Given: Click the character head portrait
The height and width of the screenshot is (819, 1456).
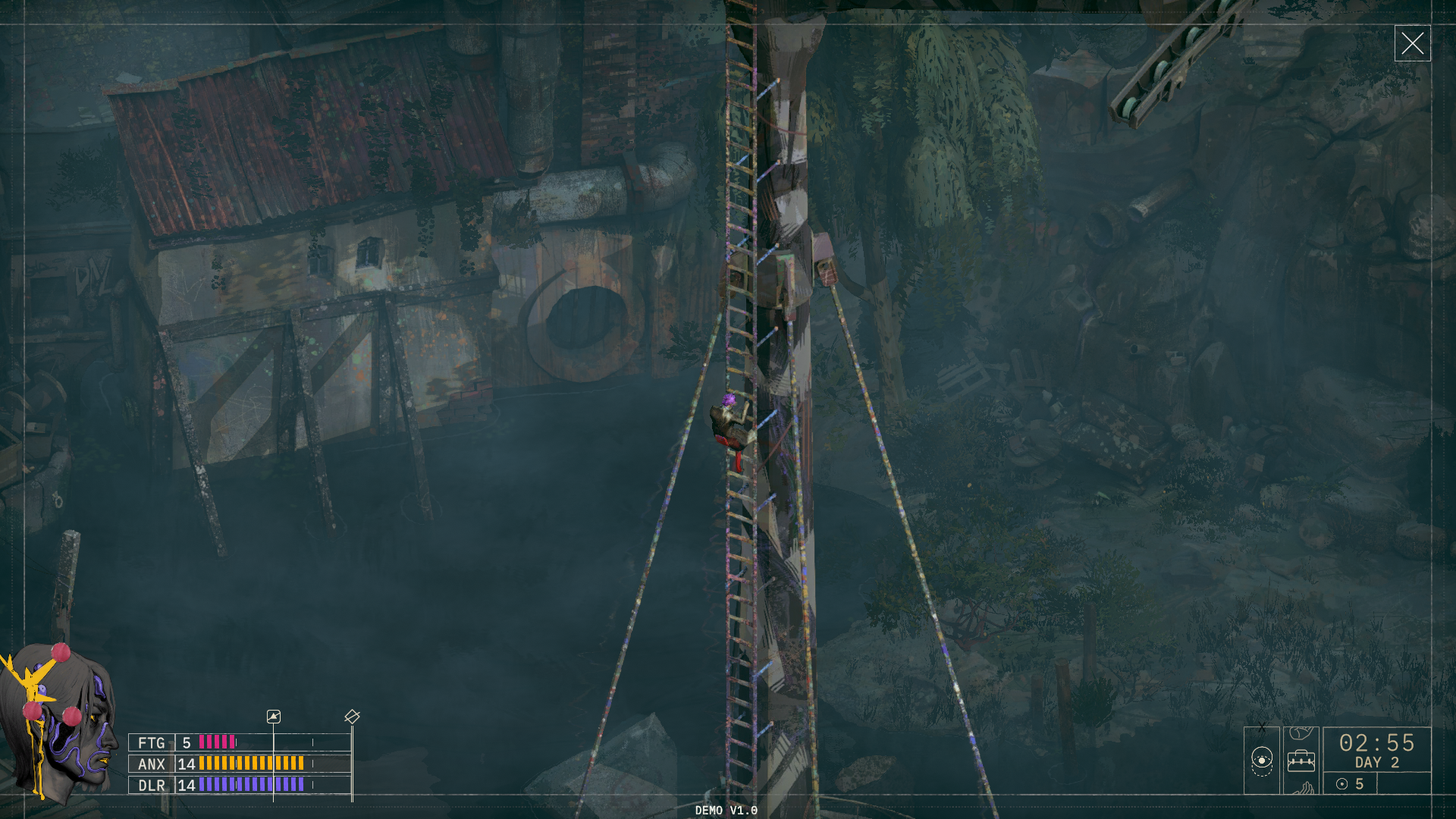Looking at the screenshot, I should (59, 720).
